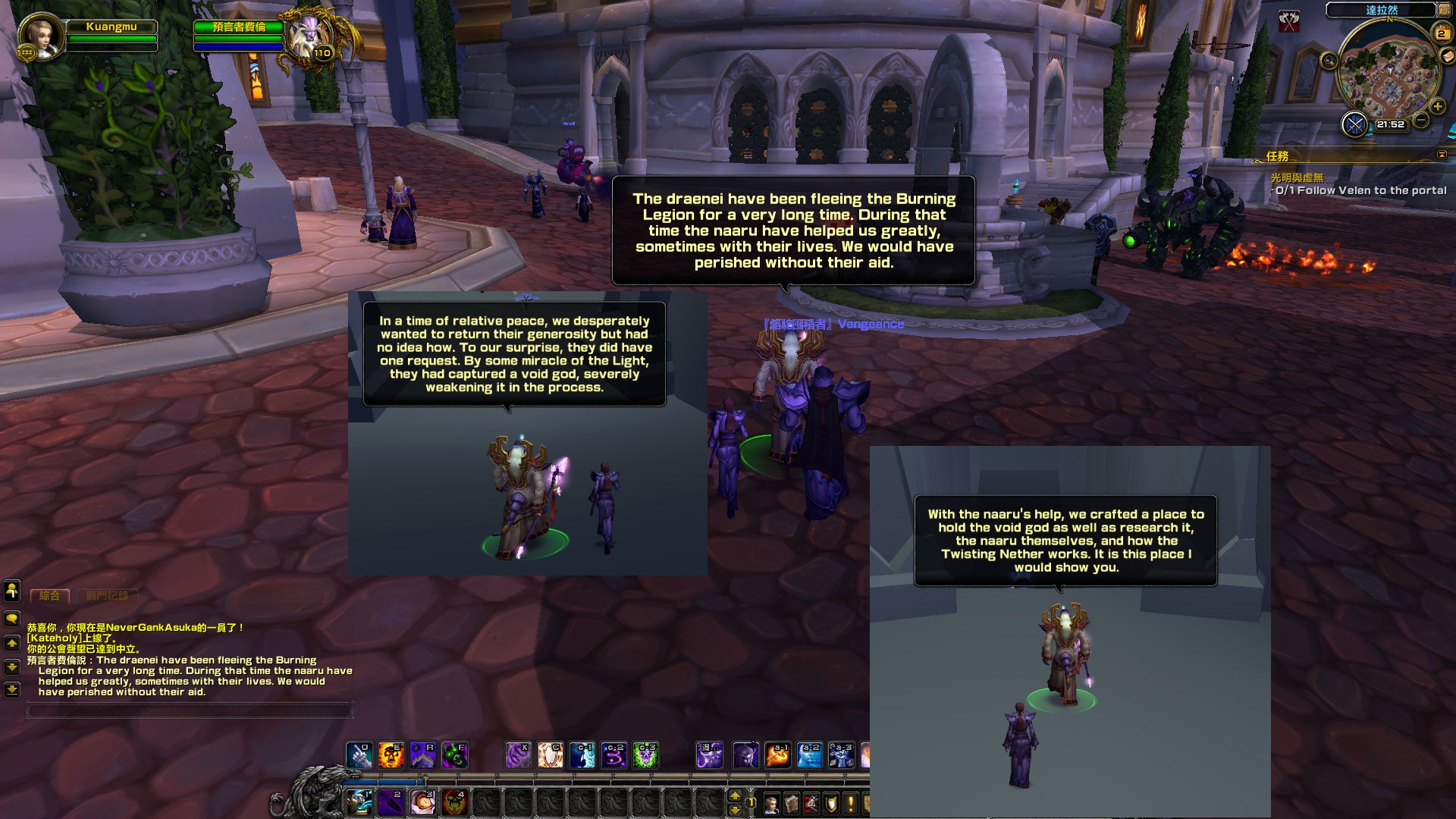Click the Kuangmu player portrait

click(40, 36)
